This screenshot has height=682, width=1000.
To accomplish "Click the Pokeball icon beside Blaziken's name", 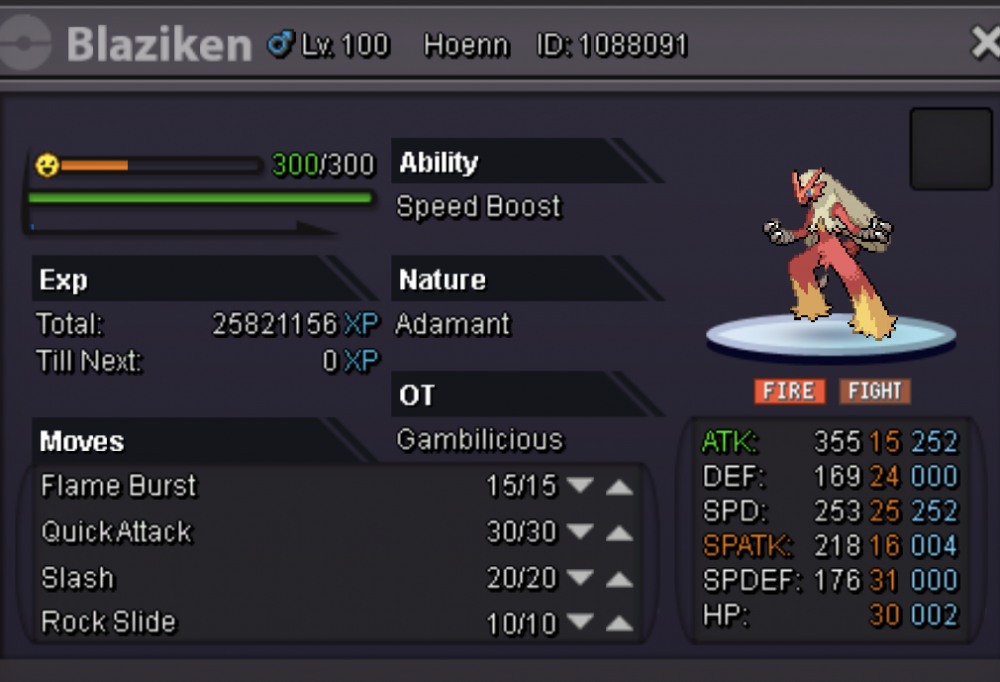I will click(26, 44).
